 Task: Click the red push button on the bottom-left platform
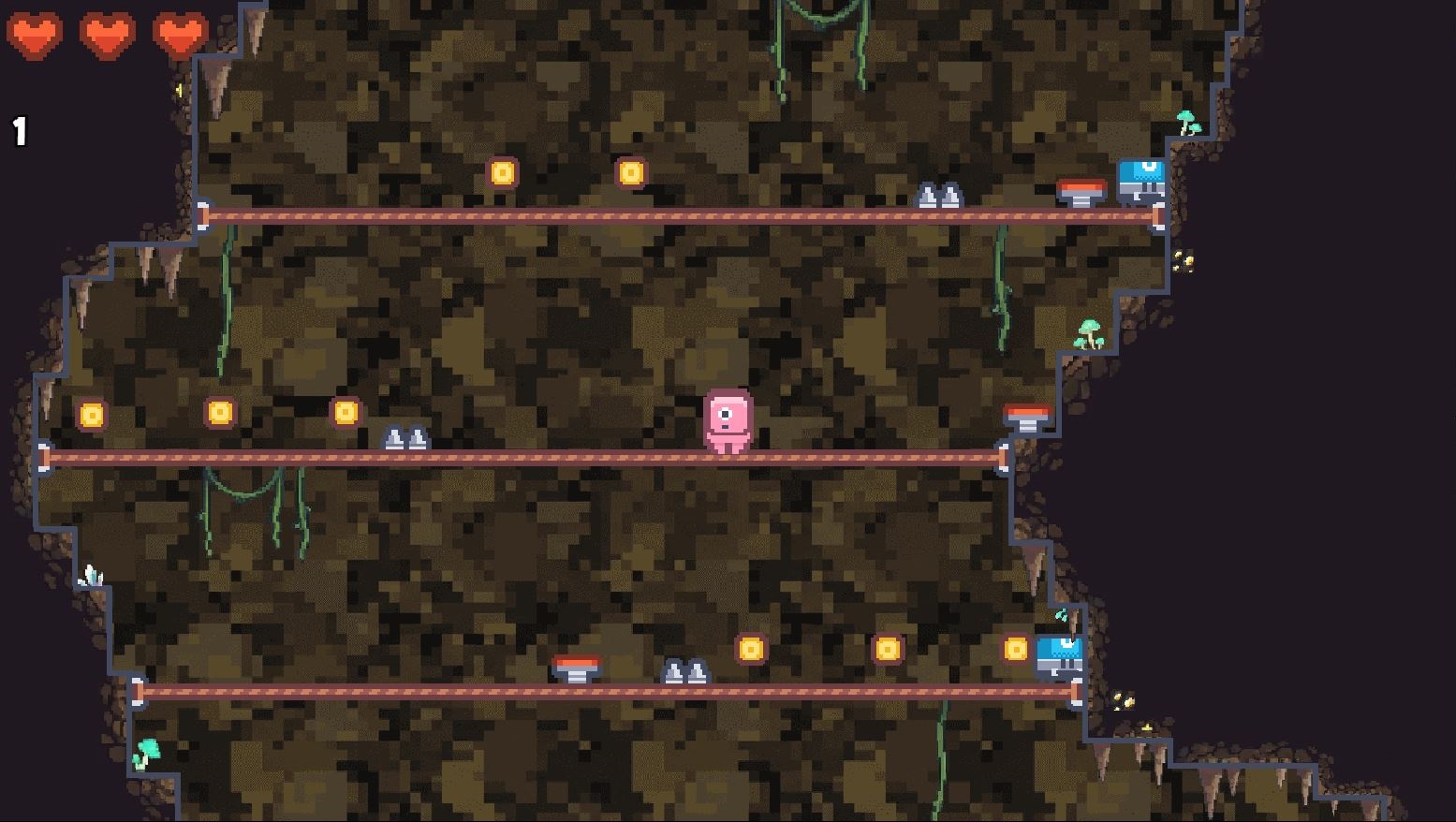point(578,668)
